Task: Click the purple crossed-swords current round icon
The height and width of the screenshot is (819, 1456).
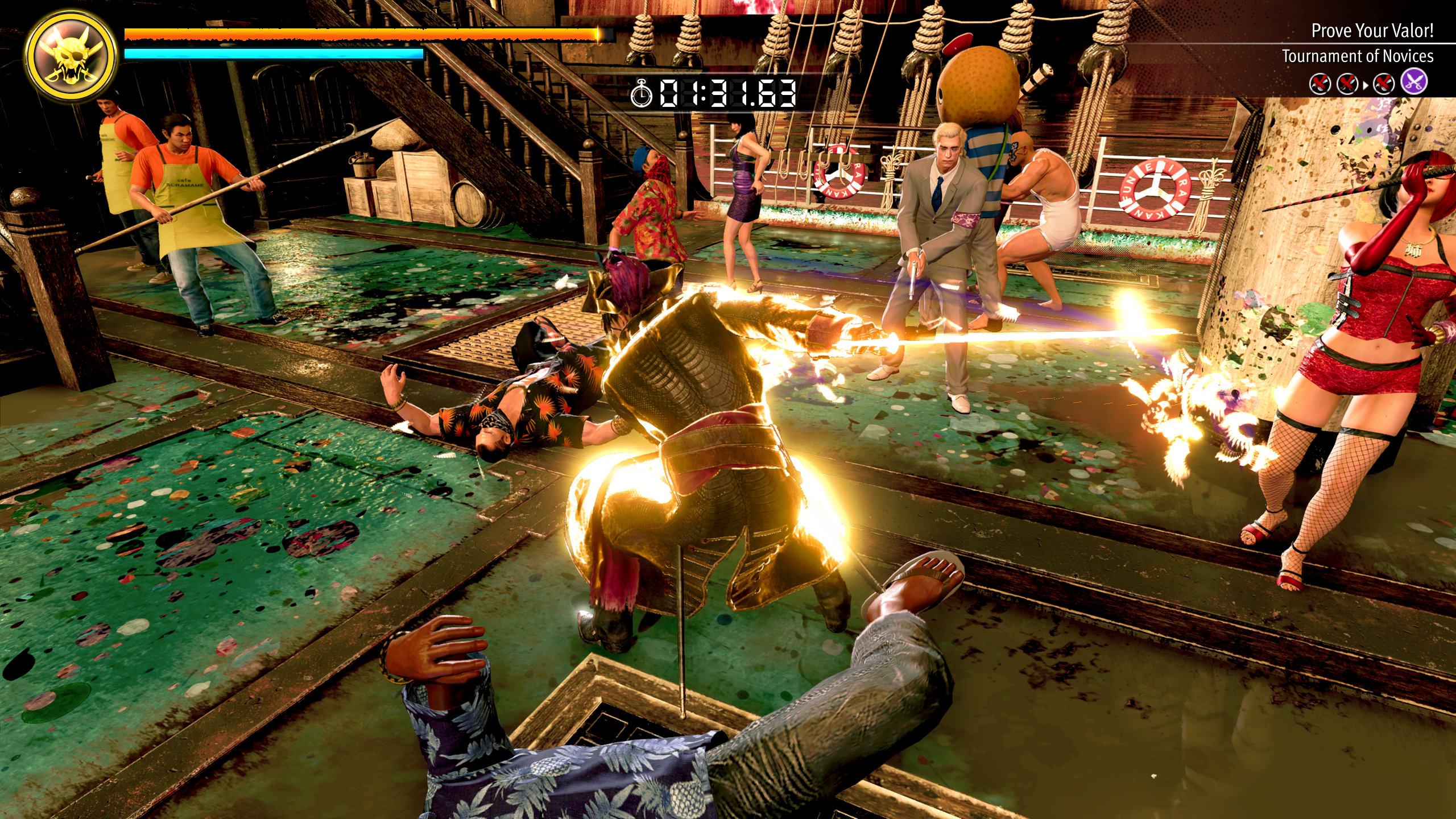Action: pos(1414,83)
